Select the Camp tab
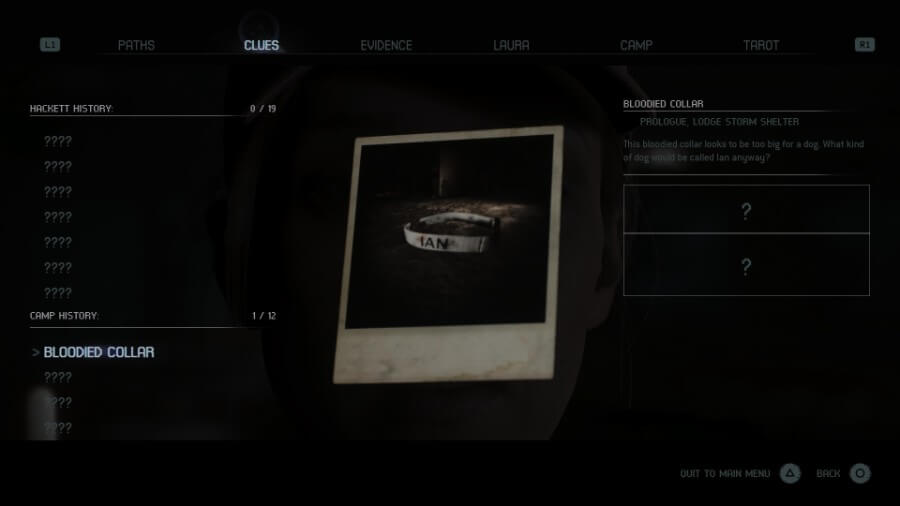 coord(636,45)
